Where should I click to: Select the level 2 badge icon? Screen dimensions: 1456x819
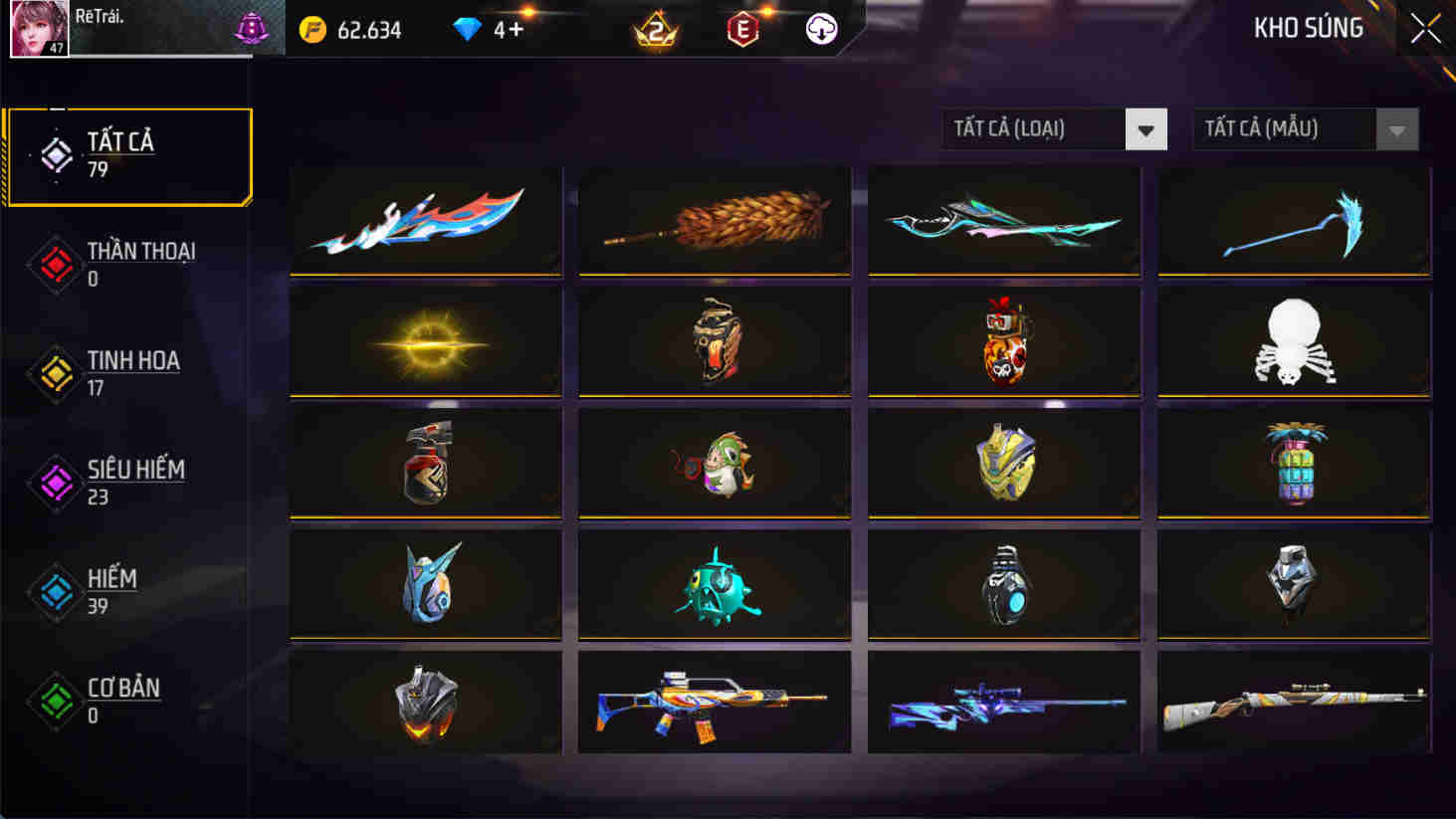click(655, 29)
